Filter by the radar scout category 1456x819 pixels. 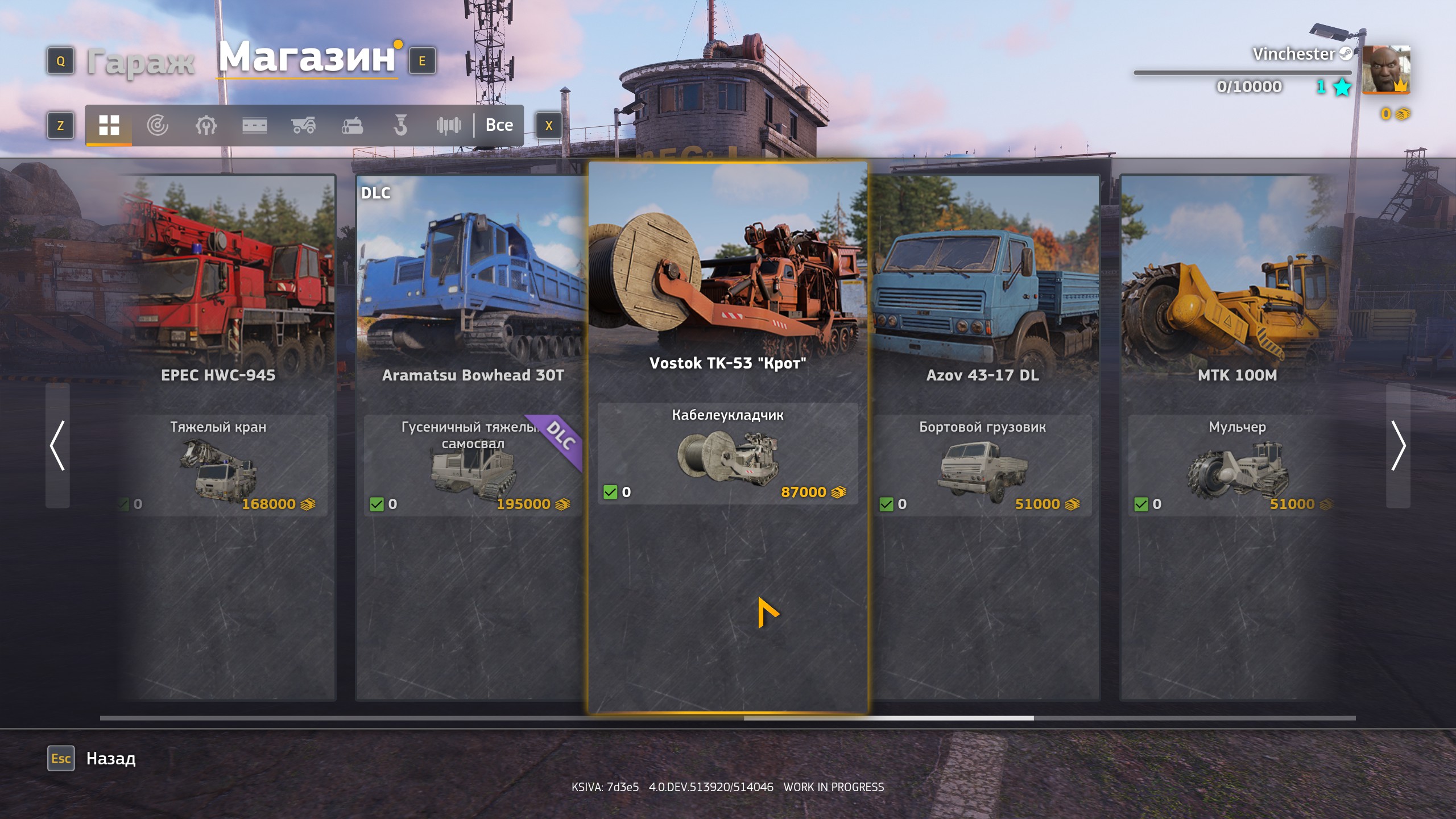157,125
